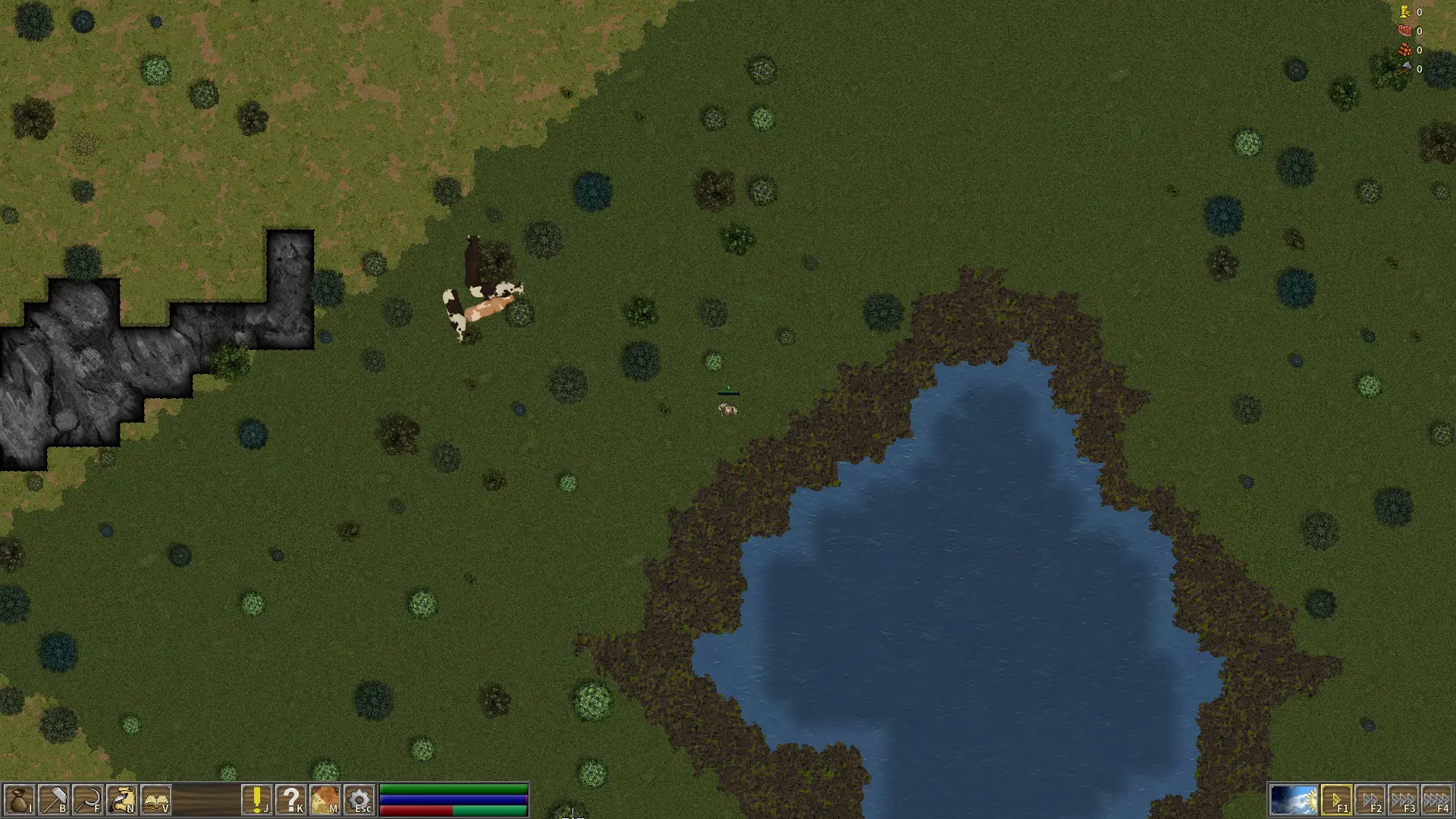1456x819 pixels.
Task: Switch to double-arrow game speed
Action: (x=1370, y=800)
